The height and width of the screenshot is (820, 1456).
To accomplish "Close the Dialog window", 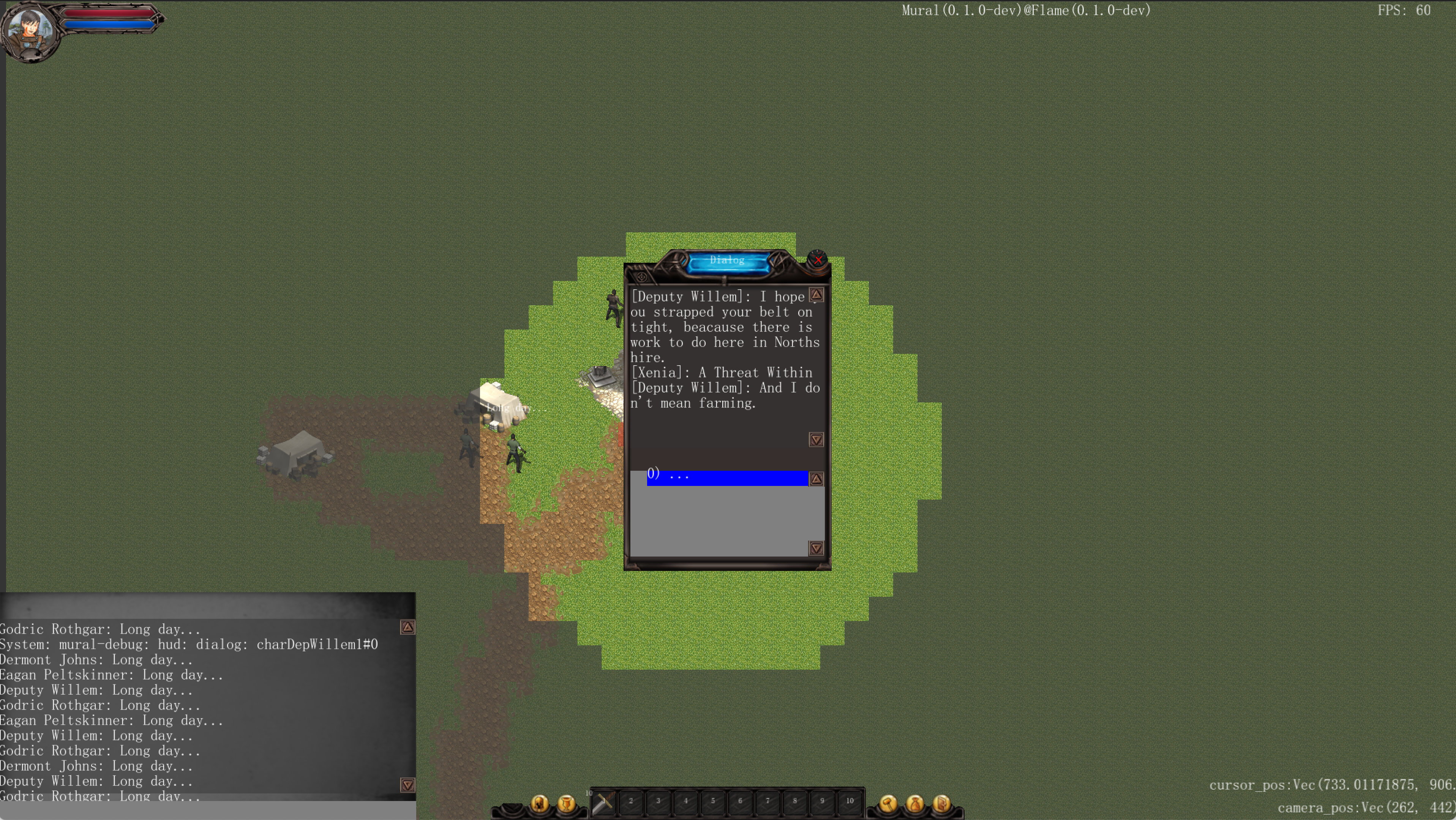I will coord(817,260).
